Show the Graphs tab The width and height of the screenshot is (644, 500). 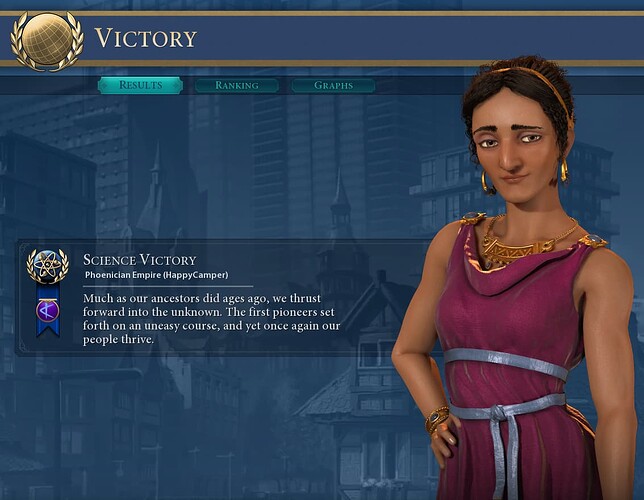tap(333, 85)
